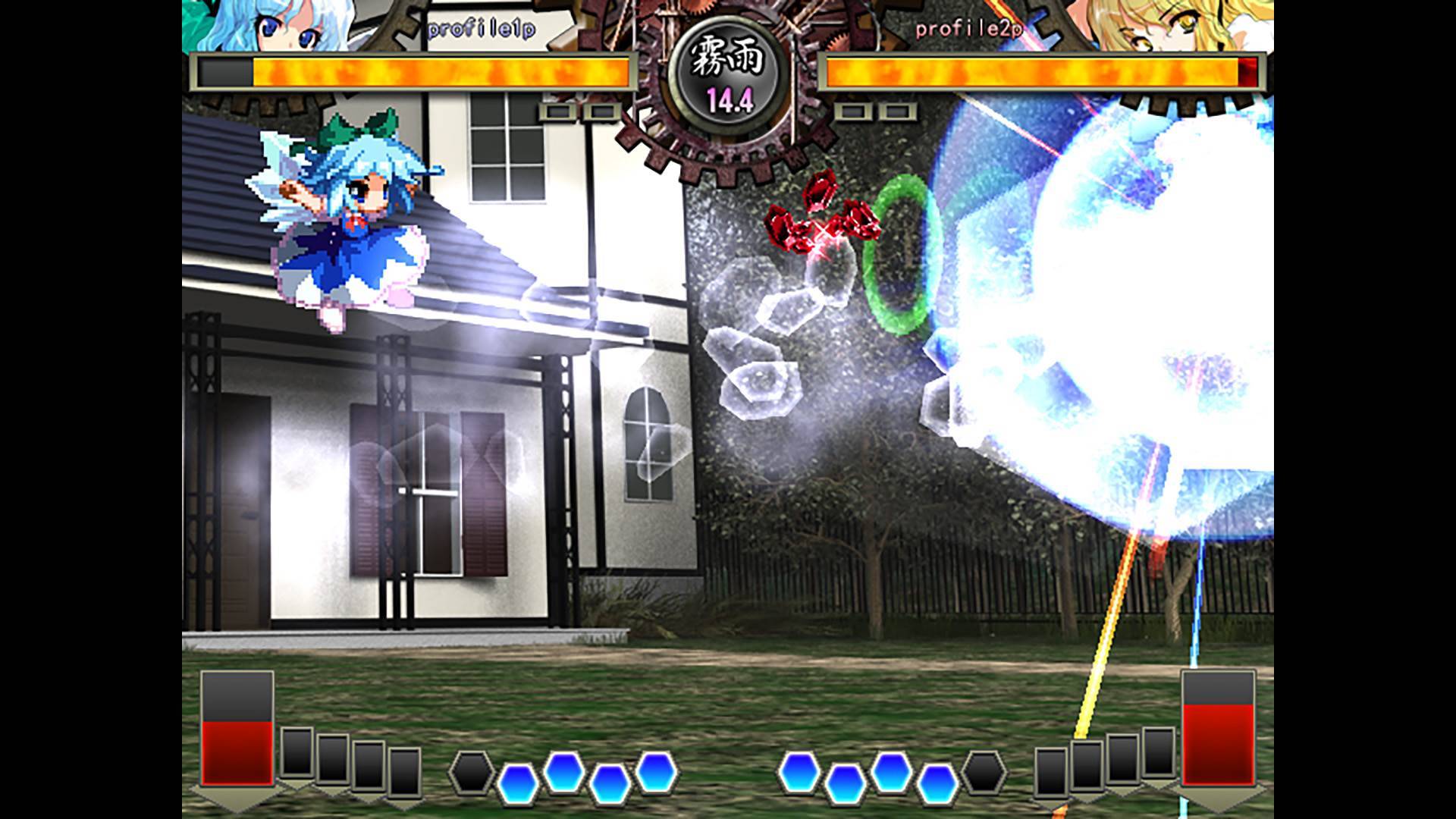
Task: Click the profile1p name tag
Action: (482, 30)
